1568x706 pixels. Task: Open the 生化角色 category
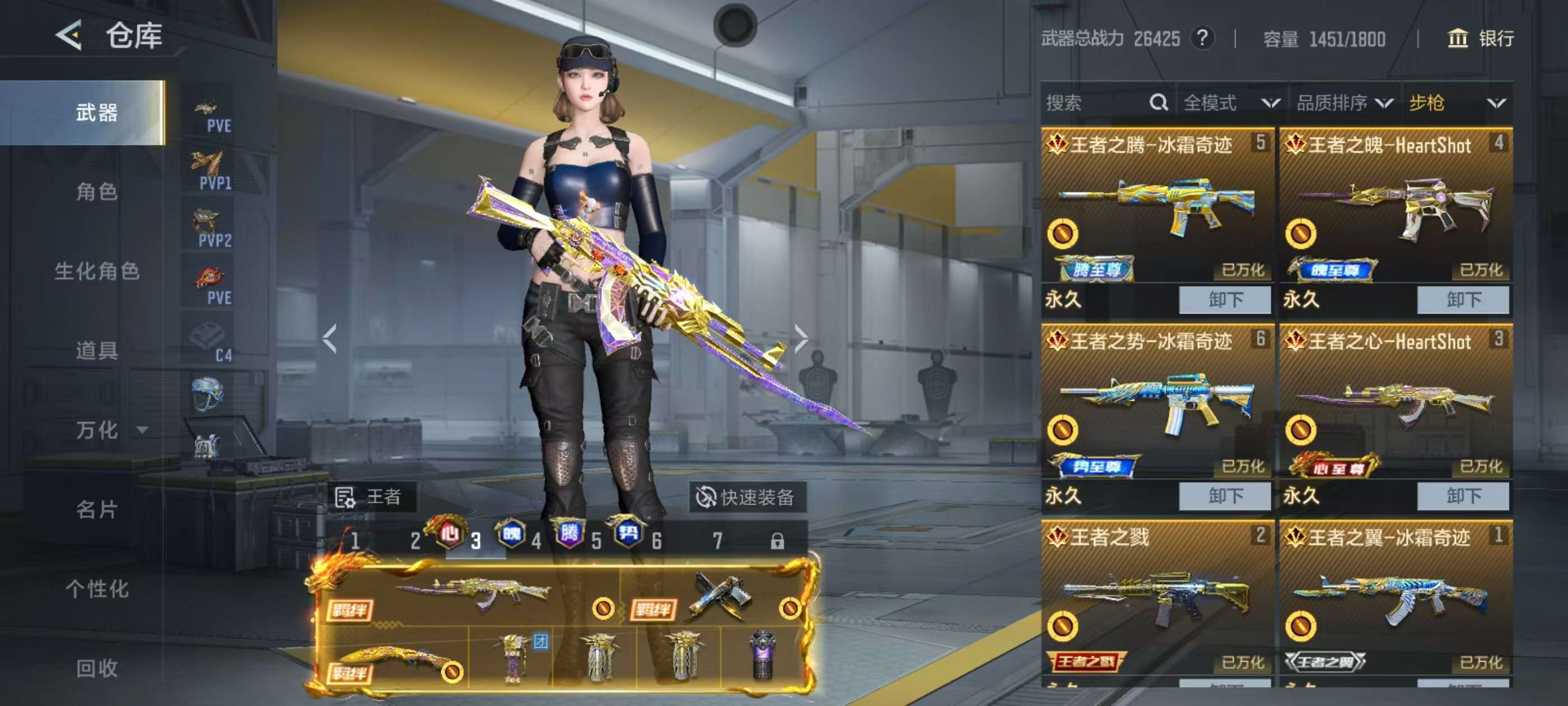pyautogui.click(x=96, y=271)
